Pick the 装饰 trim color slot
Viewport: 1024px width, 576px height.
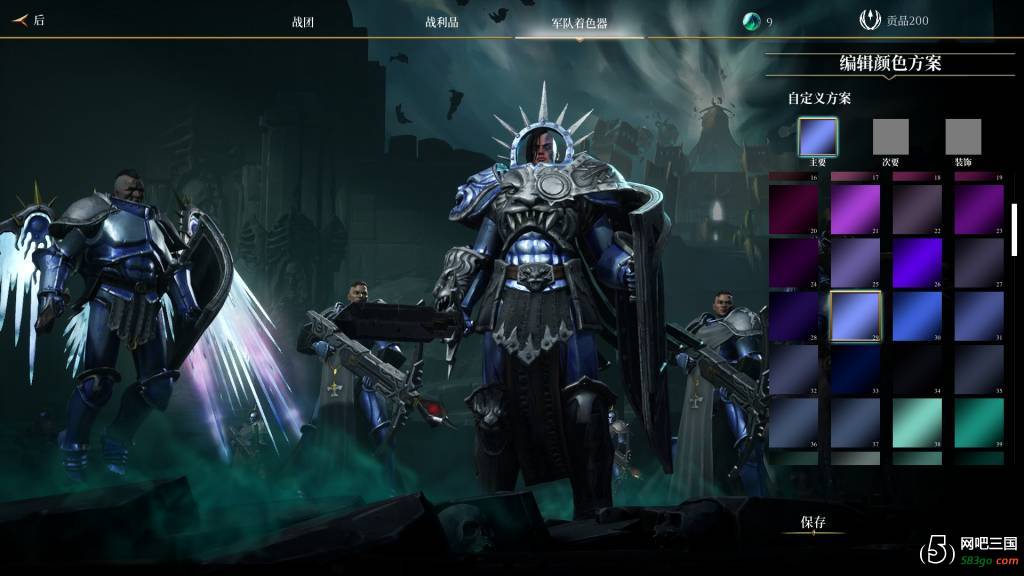point(963,137)
